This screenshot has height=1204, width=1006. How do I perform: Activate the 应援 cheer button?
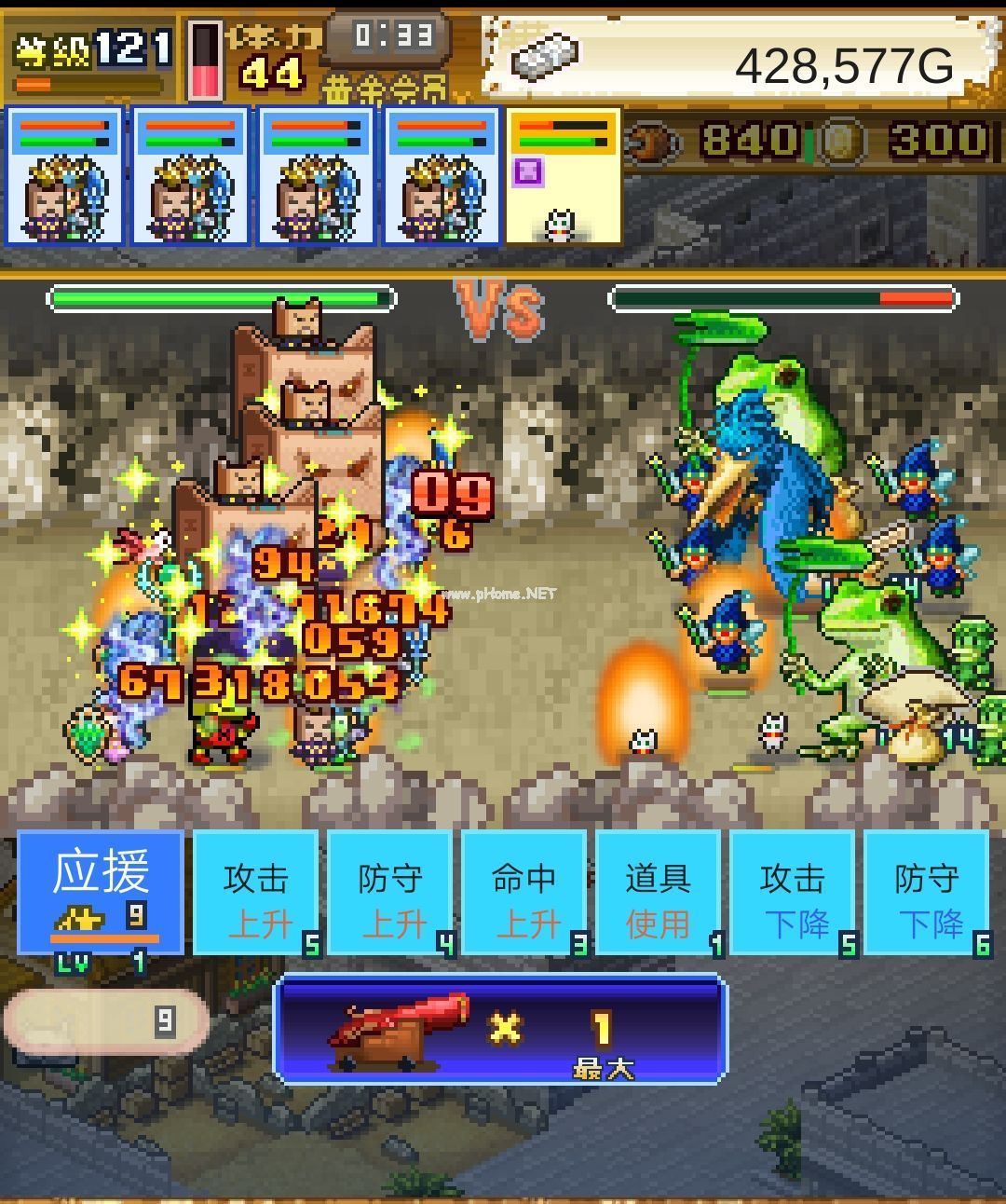[x=101, y=893]
